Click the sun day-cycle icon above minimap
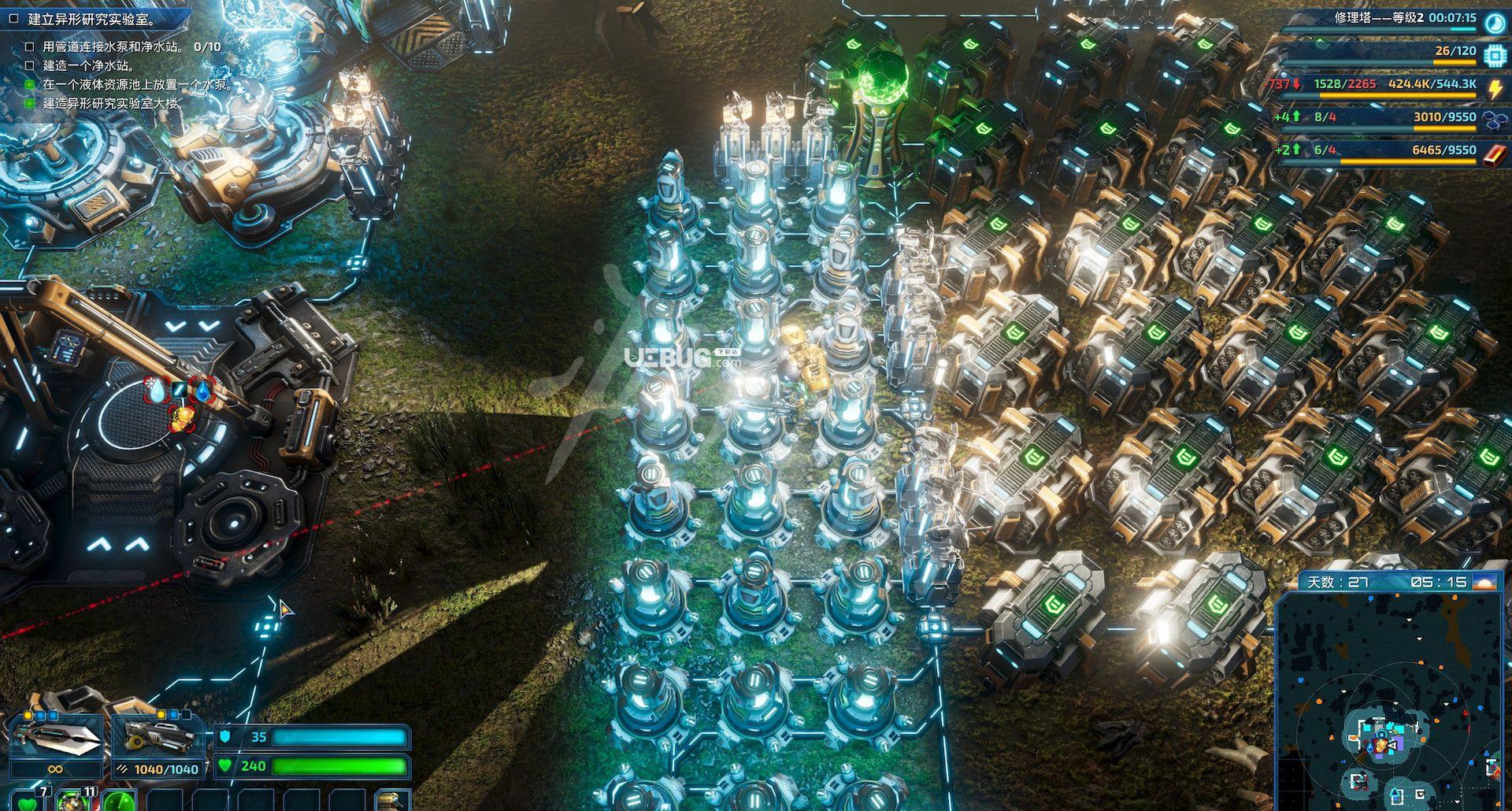The width and height of the screenshot is (1512, 811). pyautogui.click(x=1487, y=583)
